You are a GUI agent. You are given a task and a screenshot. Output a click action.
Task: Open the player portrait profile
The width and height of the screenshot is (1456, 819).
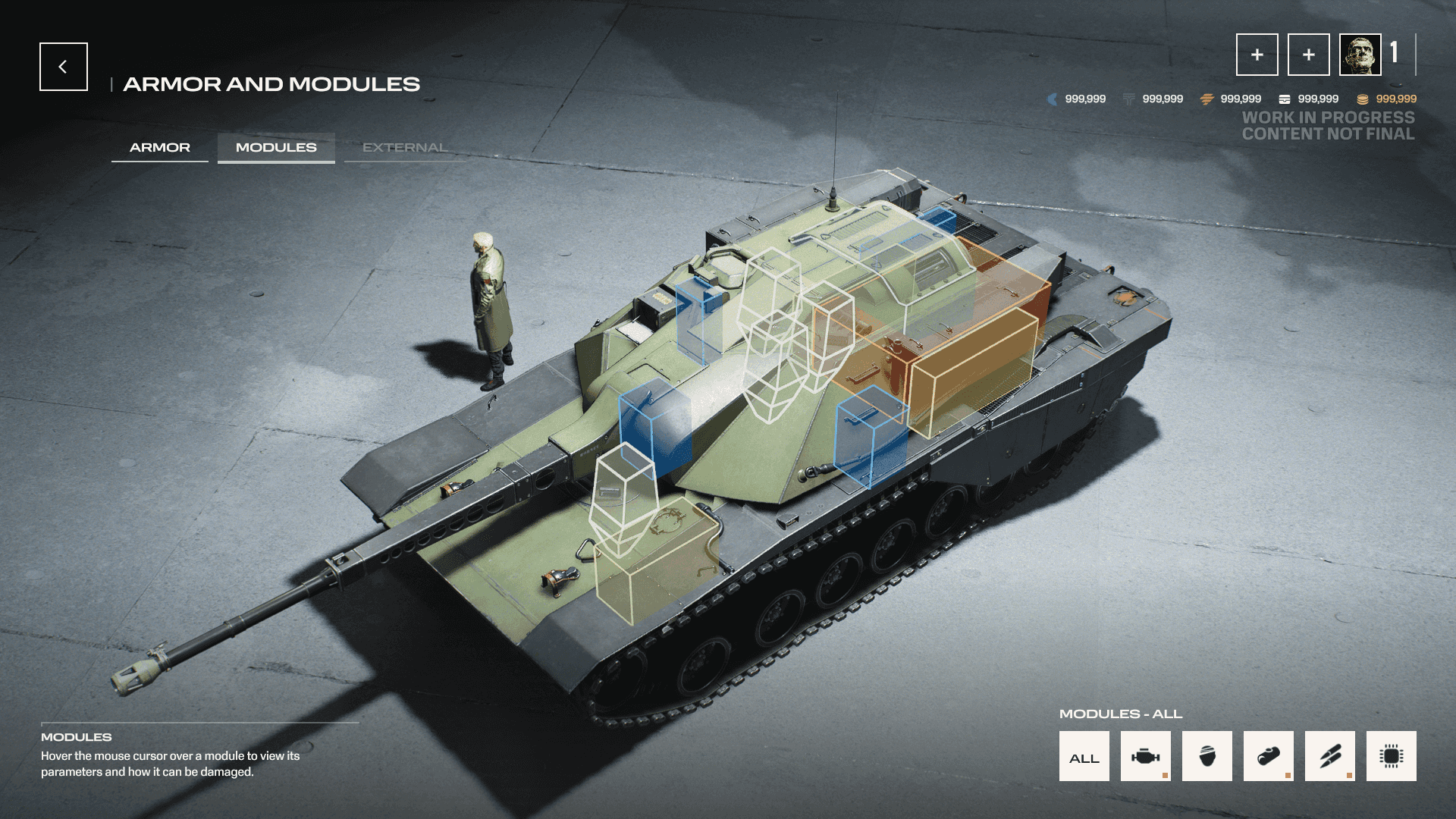(1360, 55)
